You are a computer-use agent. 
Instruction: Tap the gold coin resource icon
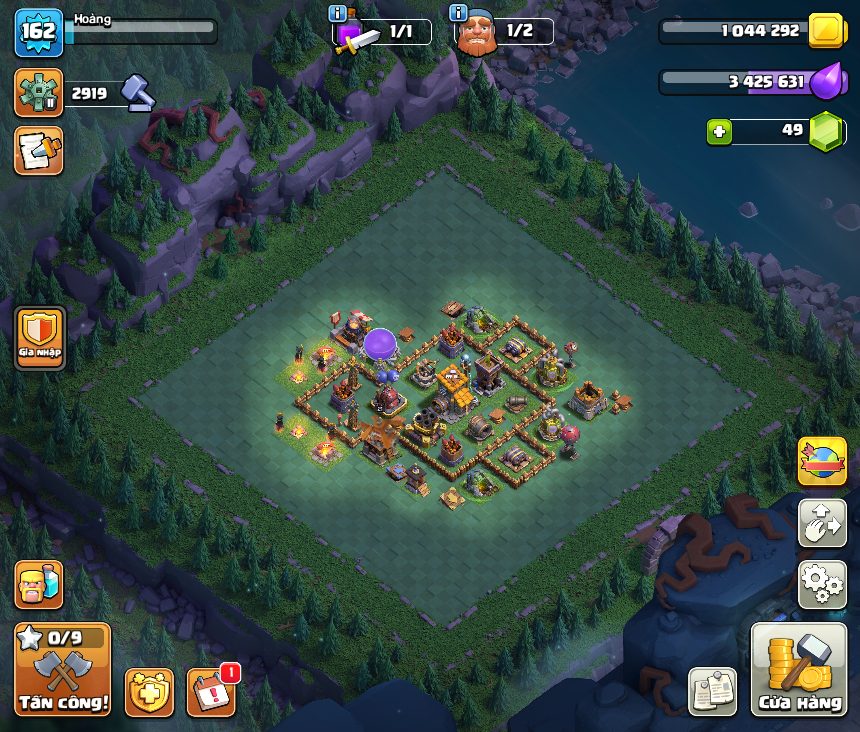[827, 31]
